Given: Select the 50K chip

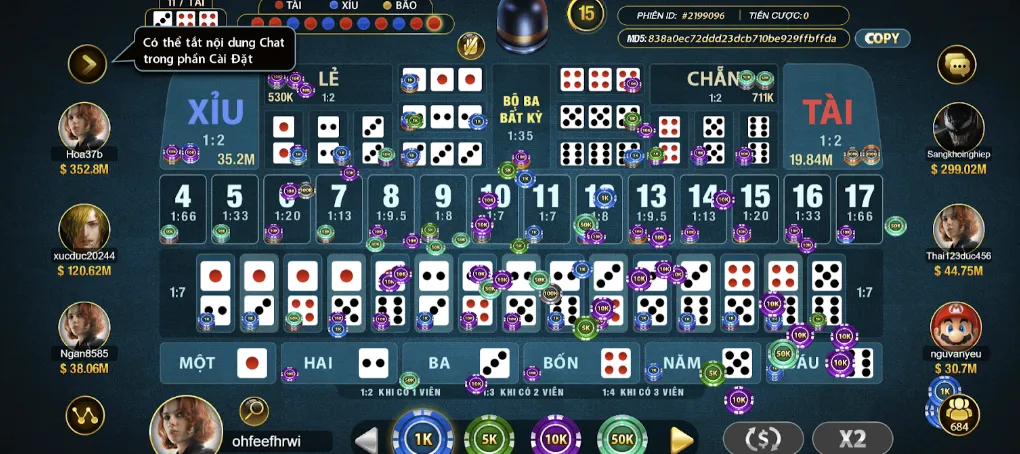Looking at the screenshot, I should (x=622, y=438).
